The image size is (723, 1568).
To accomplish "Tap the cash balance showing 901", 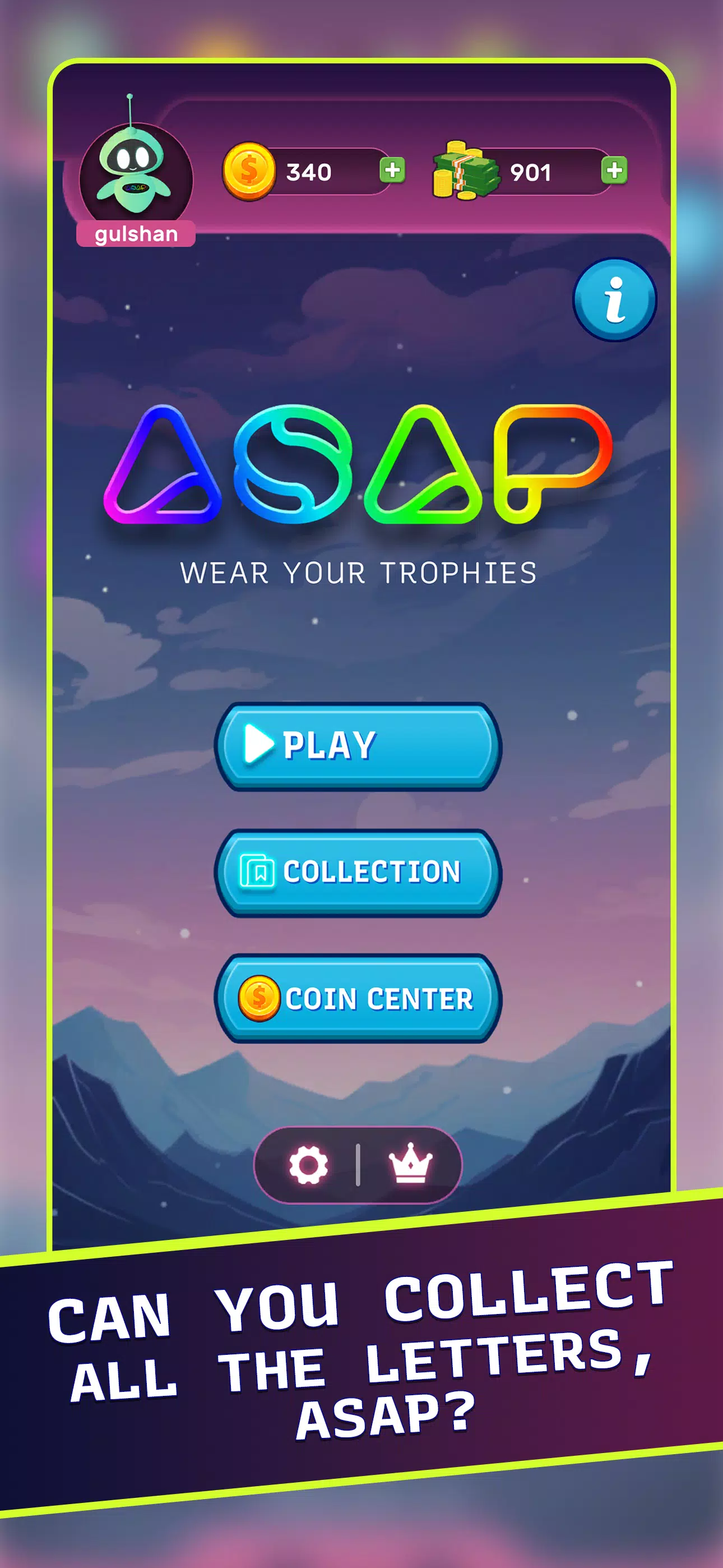I will (531, 172).
